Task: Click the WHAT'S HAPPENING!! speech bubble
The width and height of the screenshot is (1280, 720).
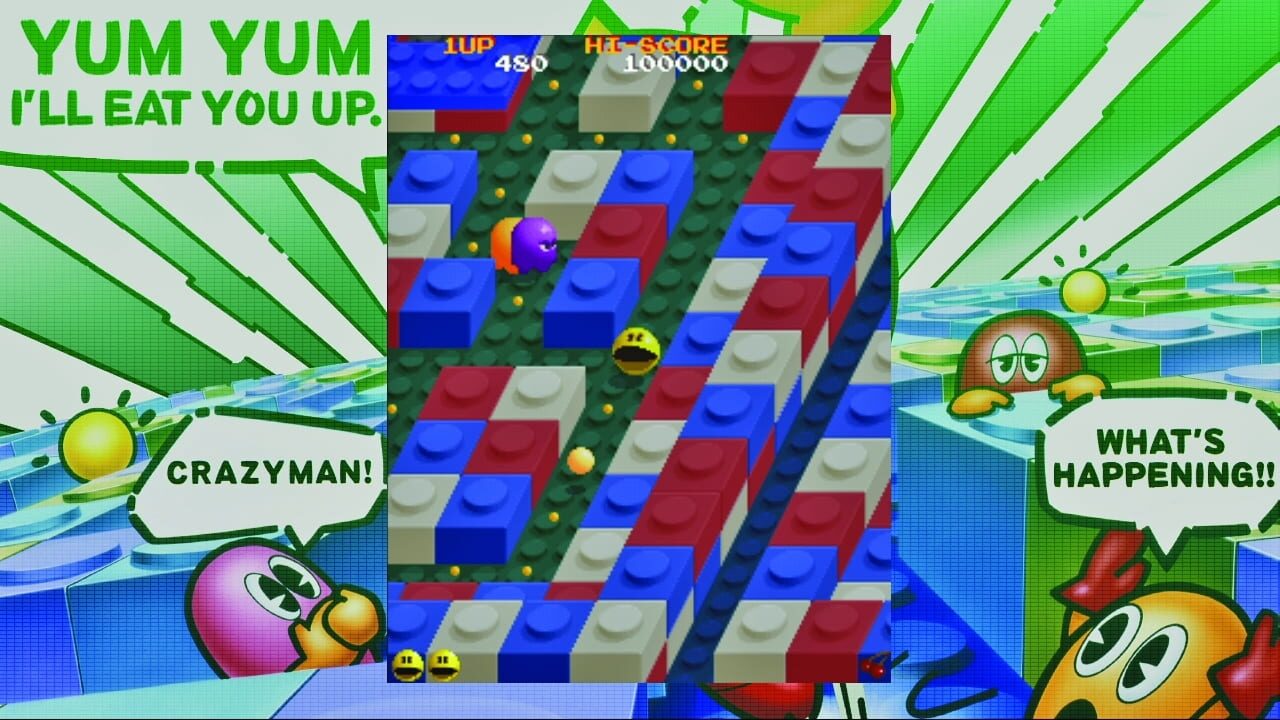Action: (x=1160, y=455)
